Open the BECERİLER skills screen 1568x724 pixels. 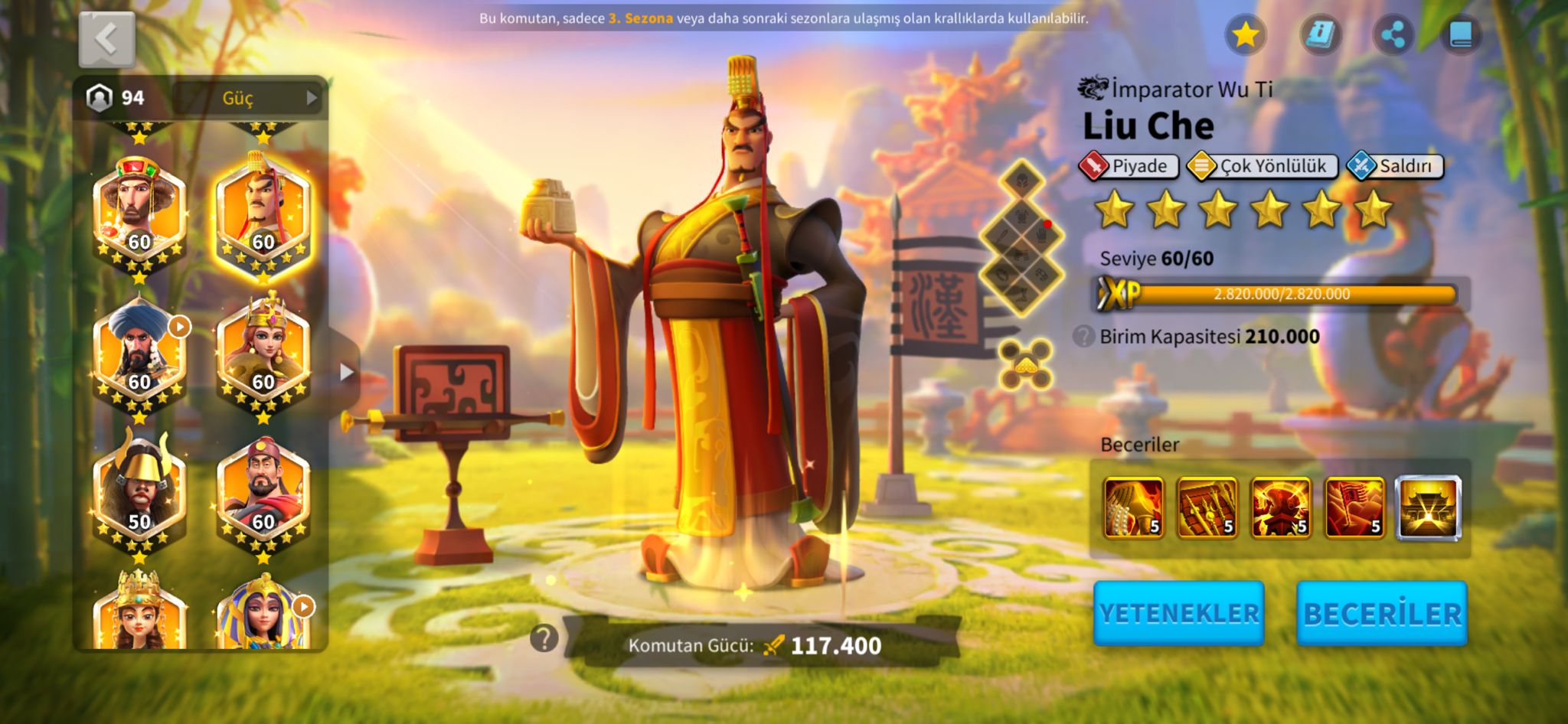(1382, 613)
